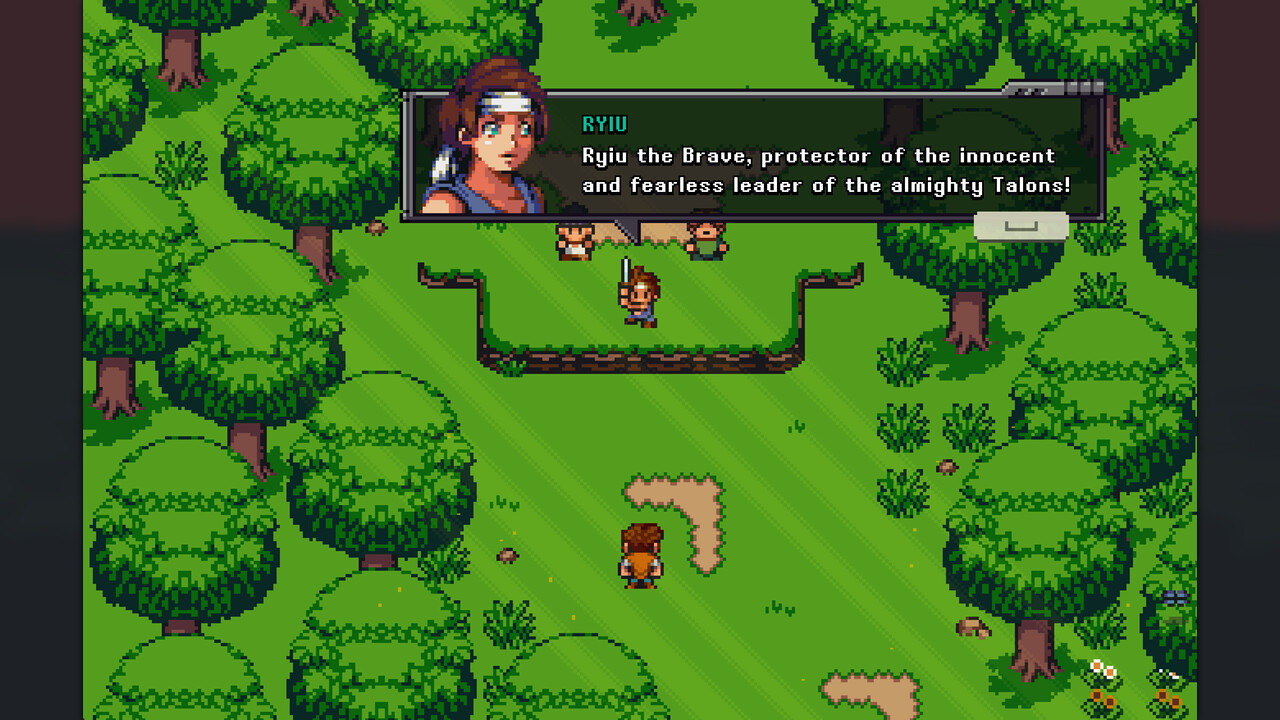Select the sword-wielding Ryiu sprite on the path
The image size is (1280, 720).
641,295
